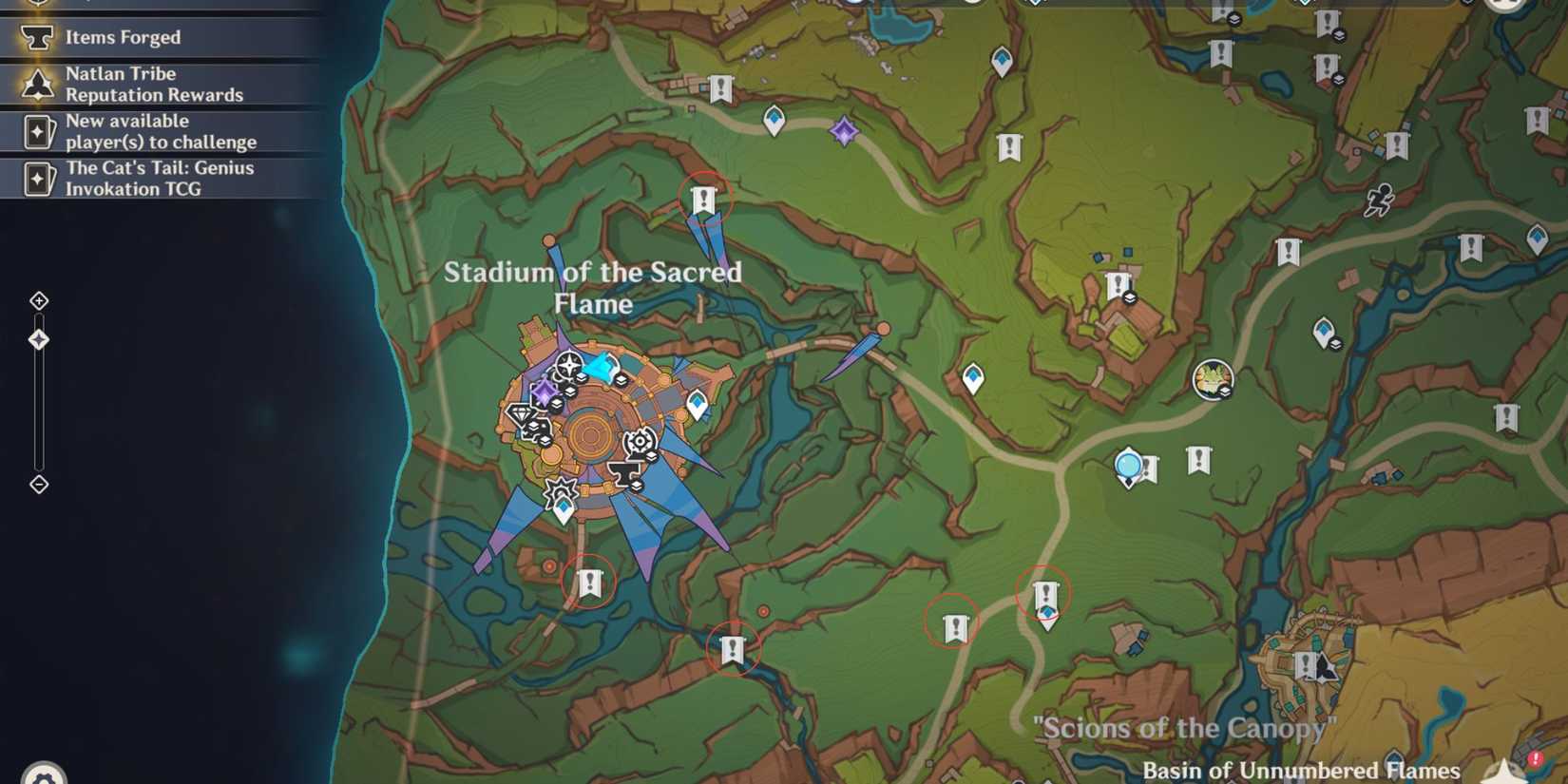Open the Items Forged entry
This screenshot has height=784, width=1568.
[122, 37]
